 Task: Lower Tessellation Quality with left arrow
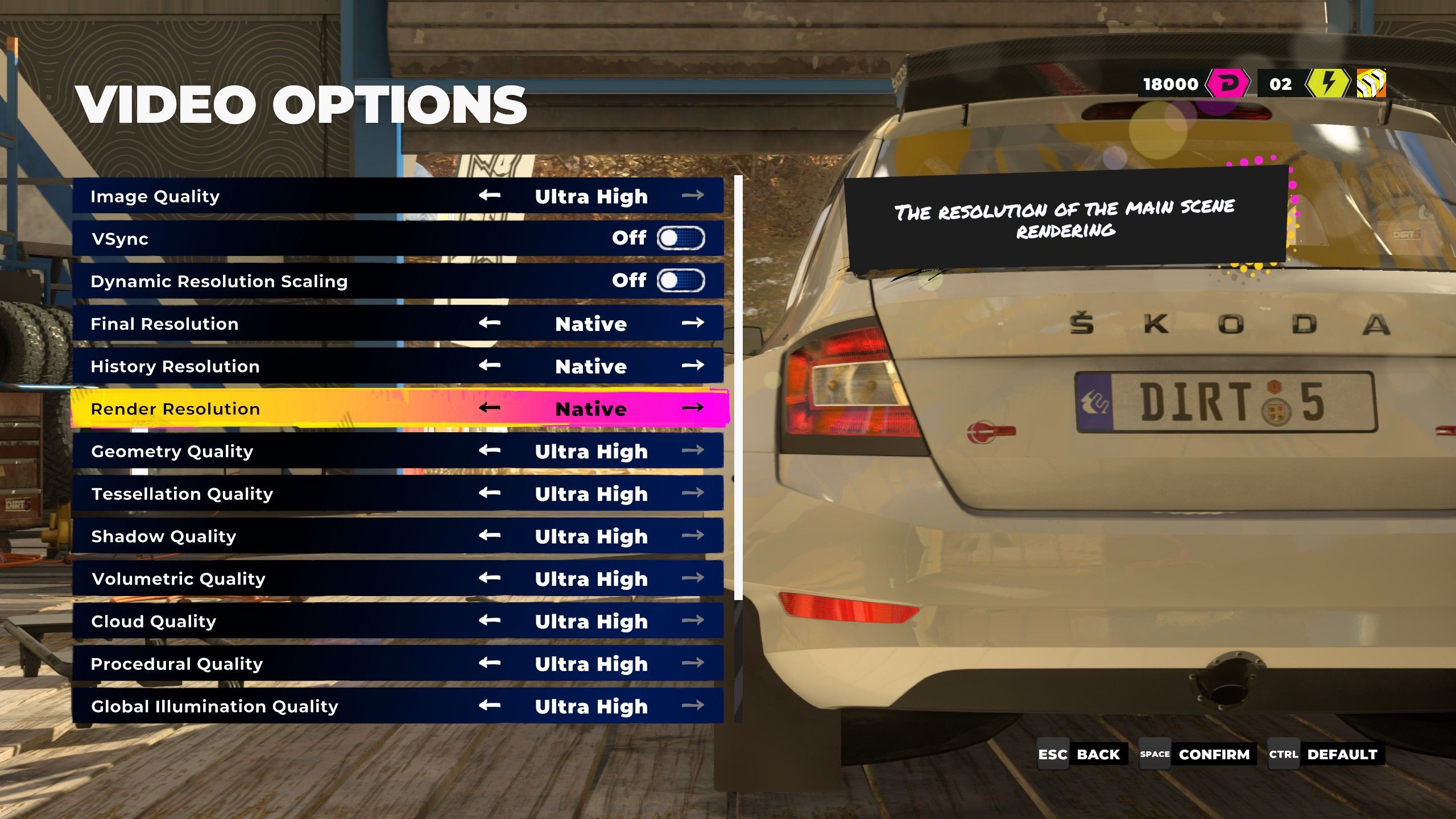pyautogui.click(x=489, y=493)
